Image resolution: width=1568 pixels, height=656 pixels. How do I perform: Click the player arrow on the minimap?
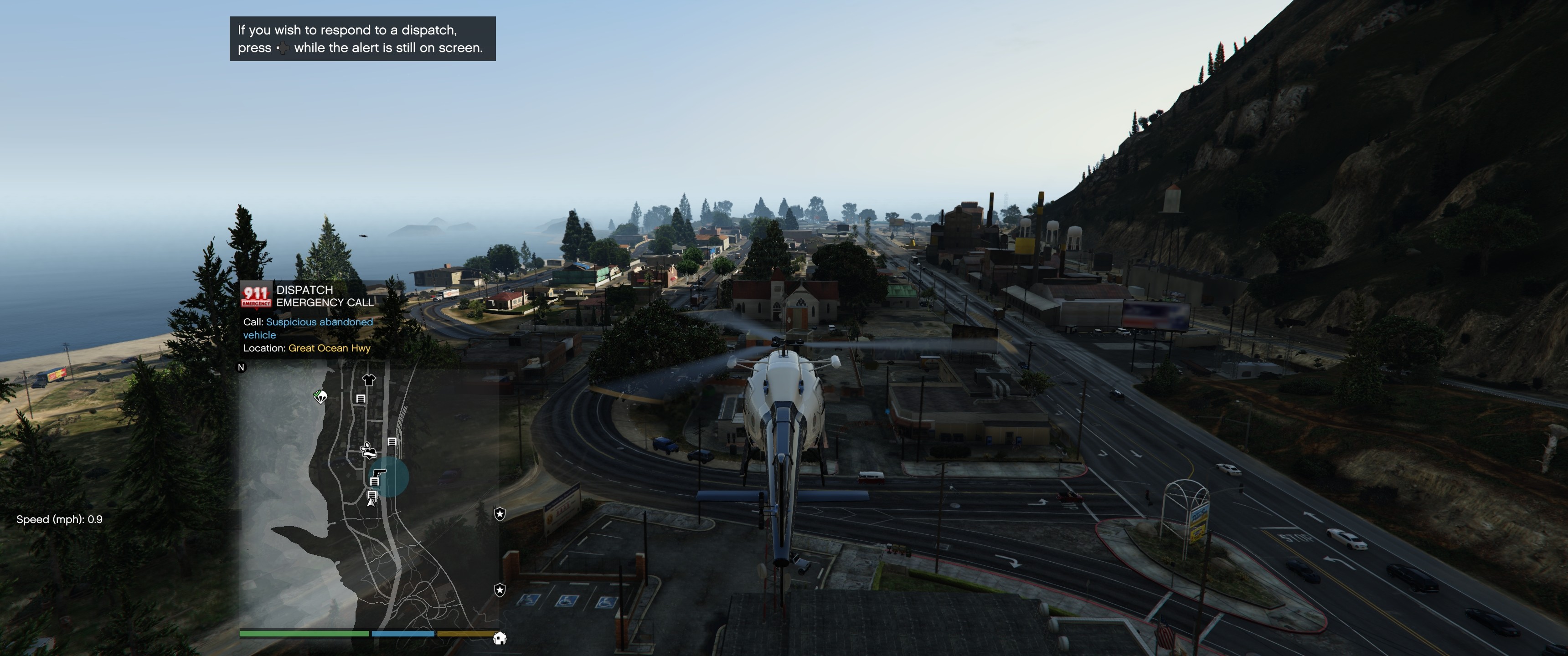pyautogui.click(x=371, y=502)
